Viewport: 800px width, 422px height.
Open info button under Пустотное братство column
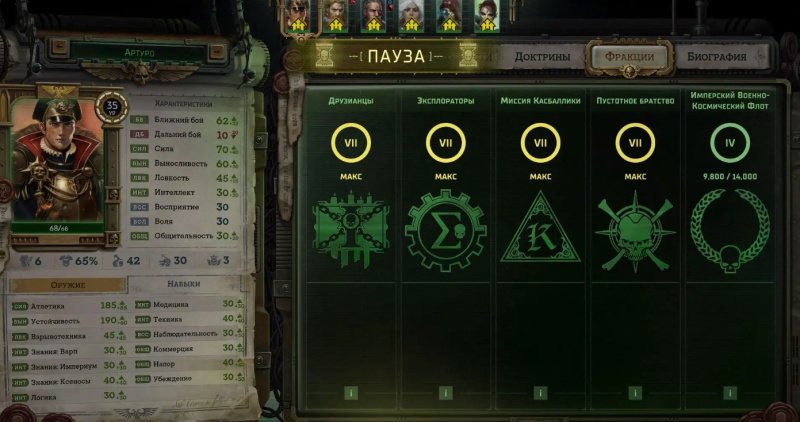(635, 393)
